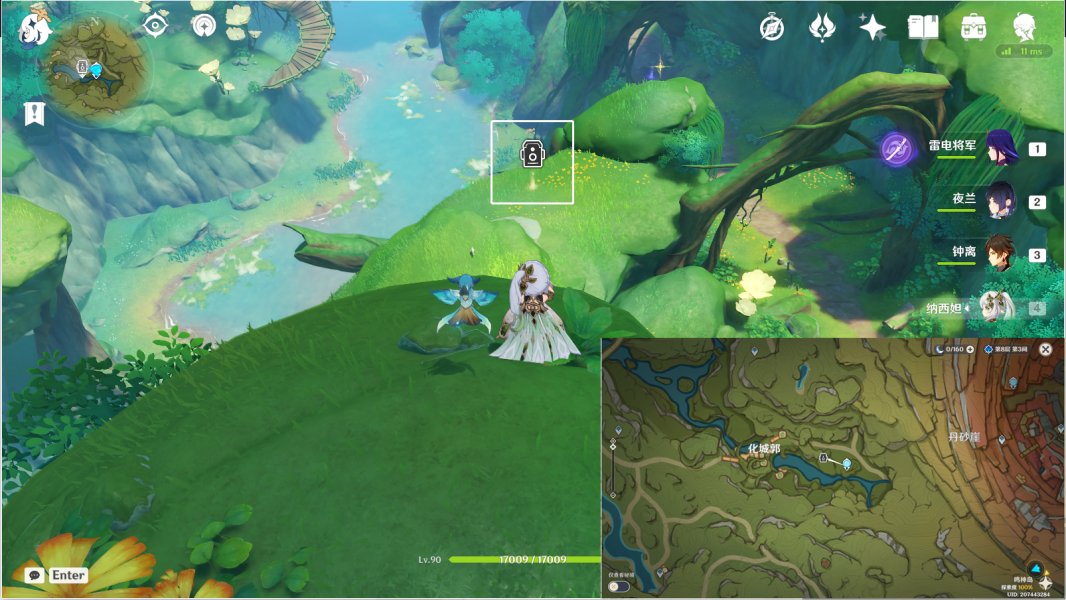Open the Wish star icon
The width and height of the screenshot is (1066, 600).
tap(872, 28)
